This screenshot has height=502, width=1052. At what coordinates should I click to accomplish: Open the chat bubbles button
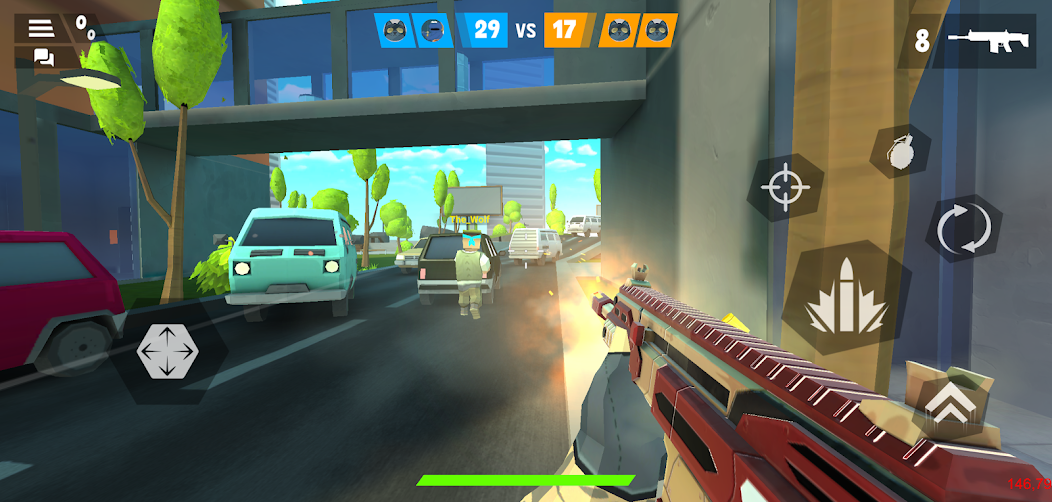click(44, 58)
